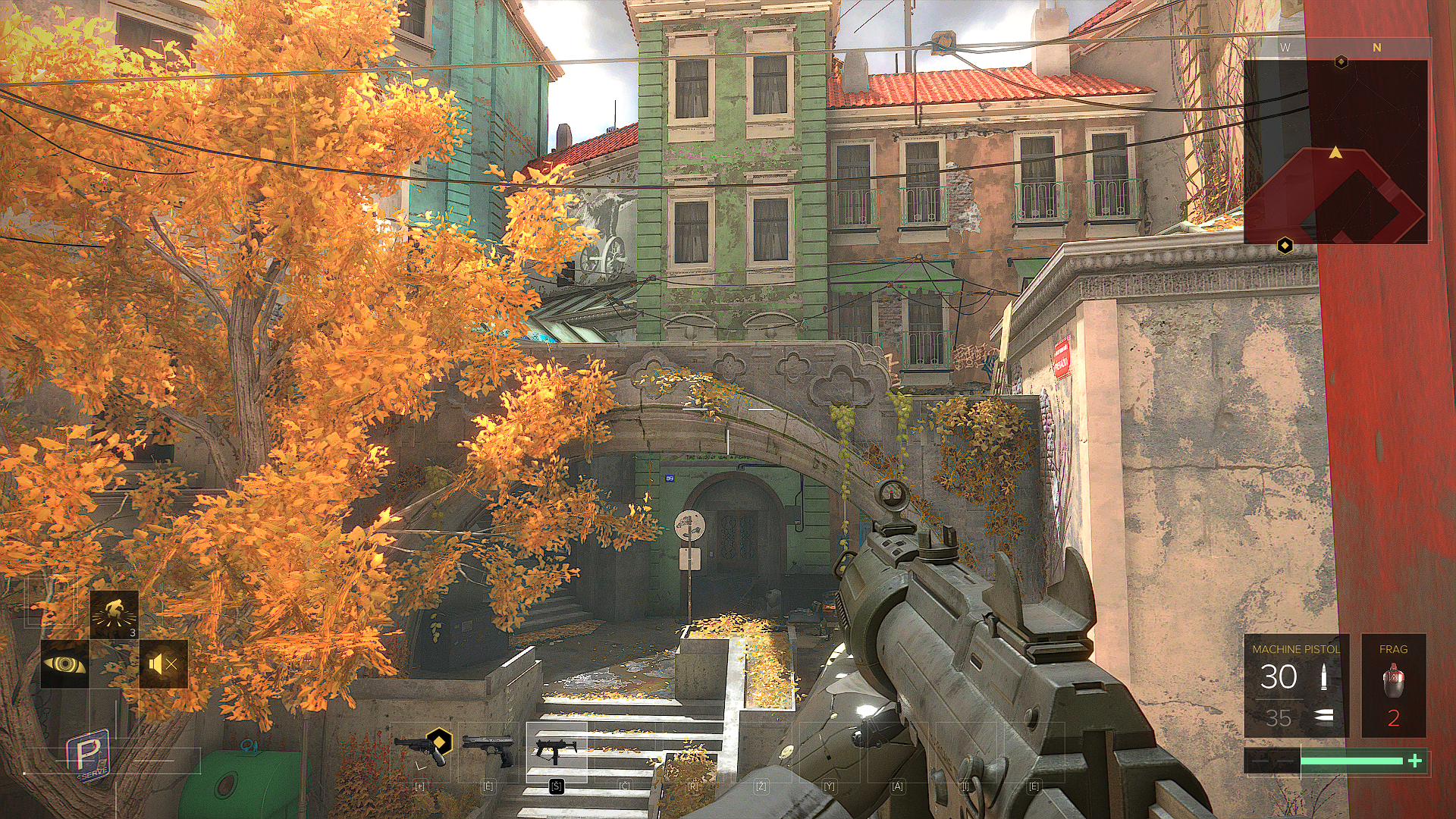Select the frag grenade slot

[x=1393, y=686]
